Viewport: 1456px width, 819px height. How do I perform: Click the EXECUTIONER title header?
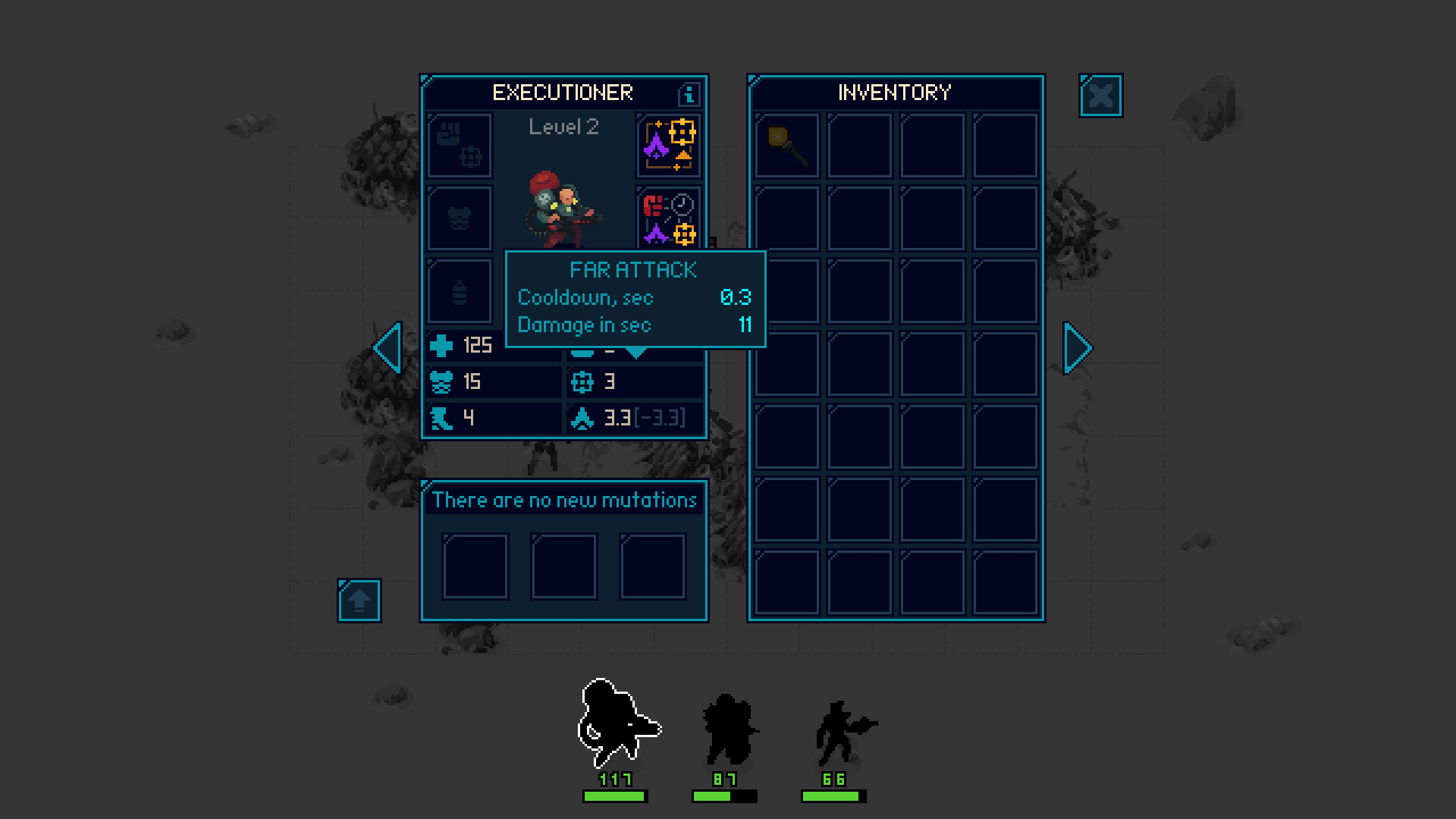click(x=563, y=93)
